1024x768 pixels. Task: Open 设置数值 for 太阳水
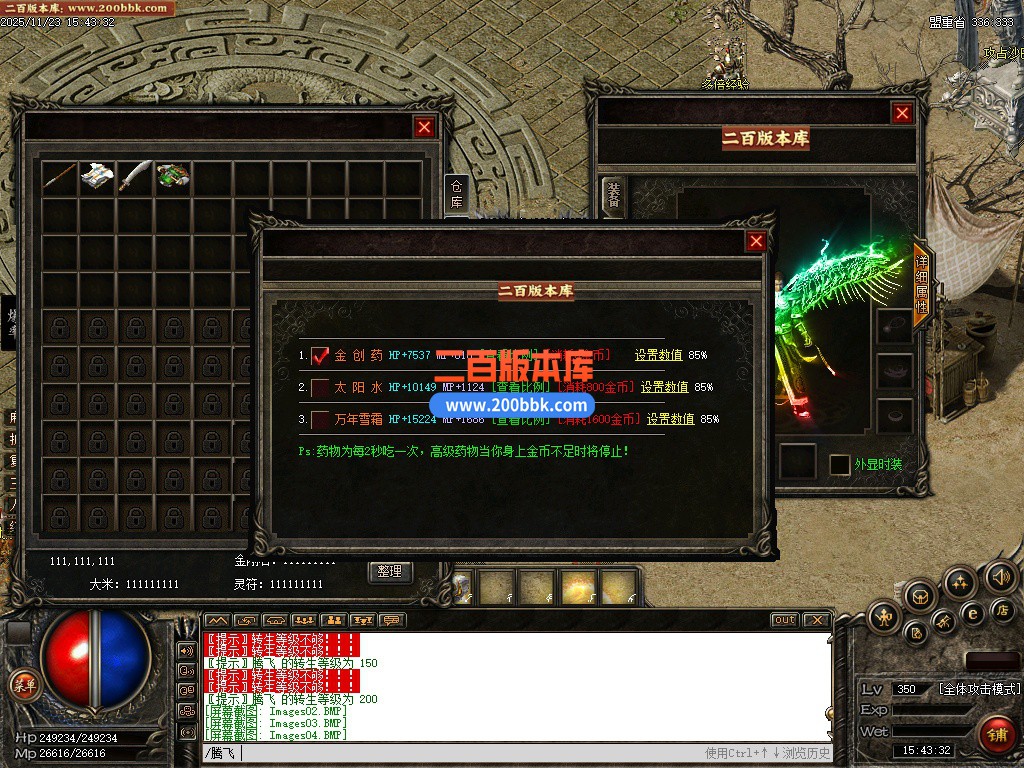(x=664, y=387)
